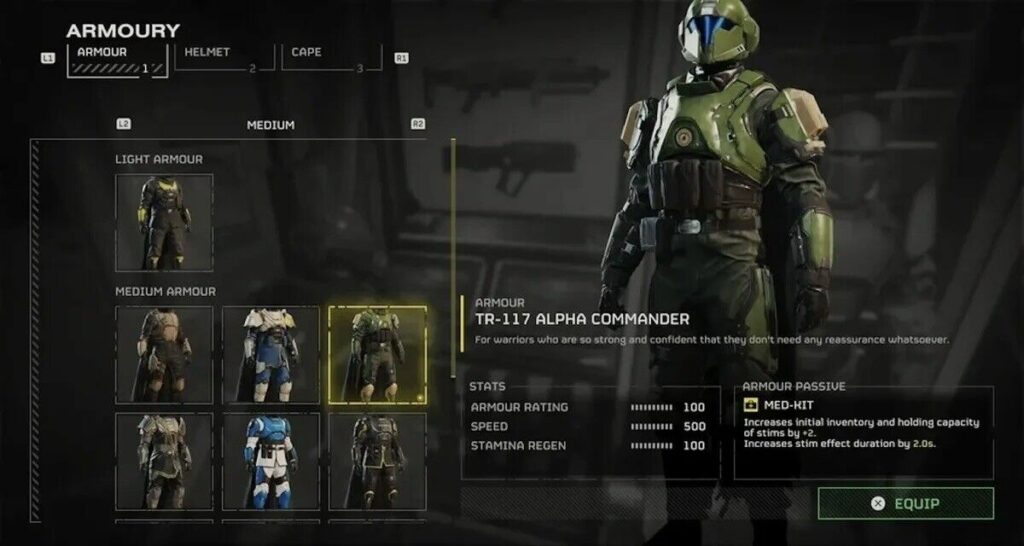Select the armour with blue chest and white waist

pos(271,462)
